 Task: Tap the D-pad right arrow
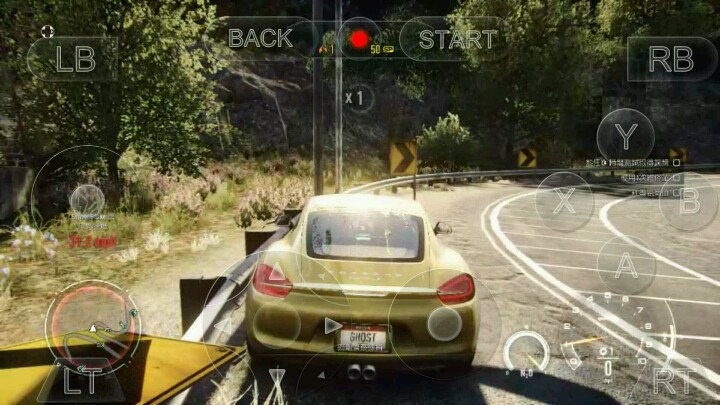332,325
